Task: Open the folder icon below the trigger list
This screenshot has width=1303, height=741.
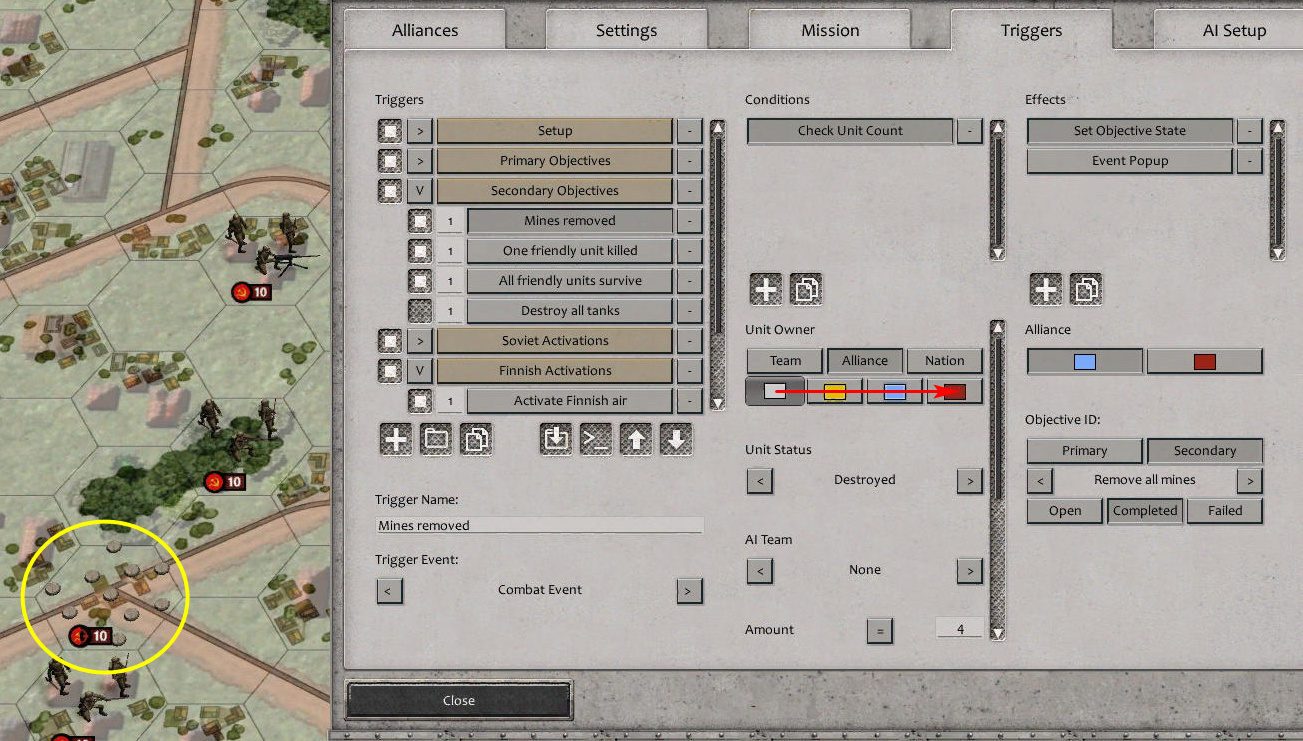Action: [x=436, y=439]
